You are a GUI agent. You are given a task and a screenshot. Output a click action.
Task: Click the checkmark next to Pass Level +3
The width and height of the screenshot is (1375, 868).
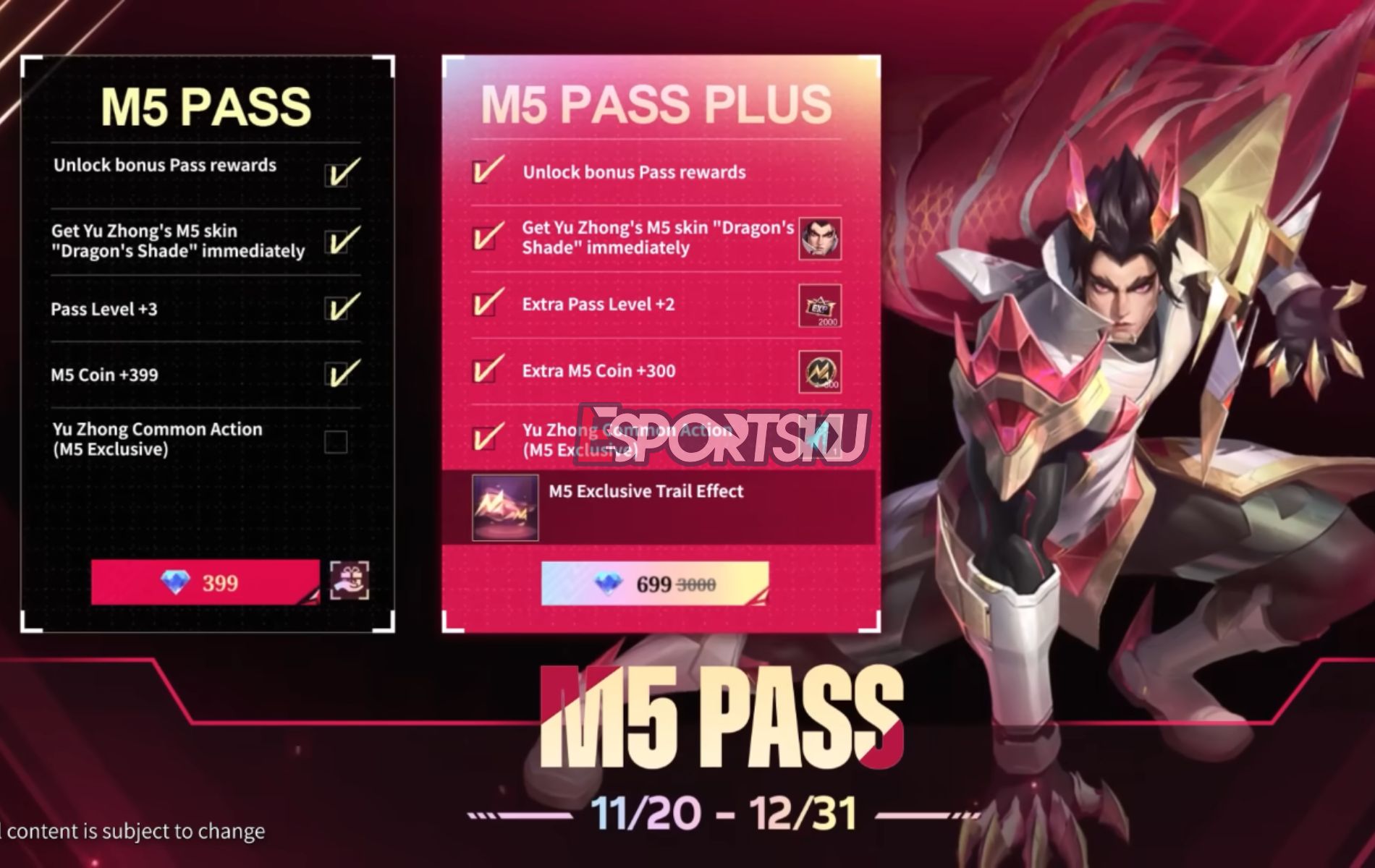pos(337,307)
